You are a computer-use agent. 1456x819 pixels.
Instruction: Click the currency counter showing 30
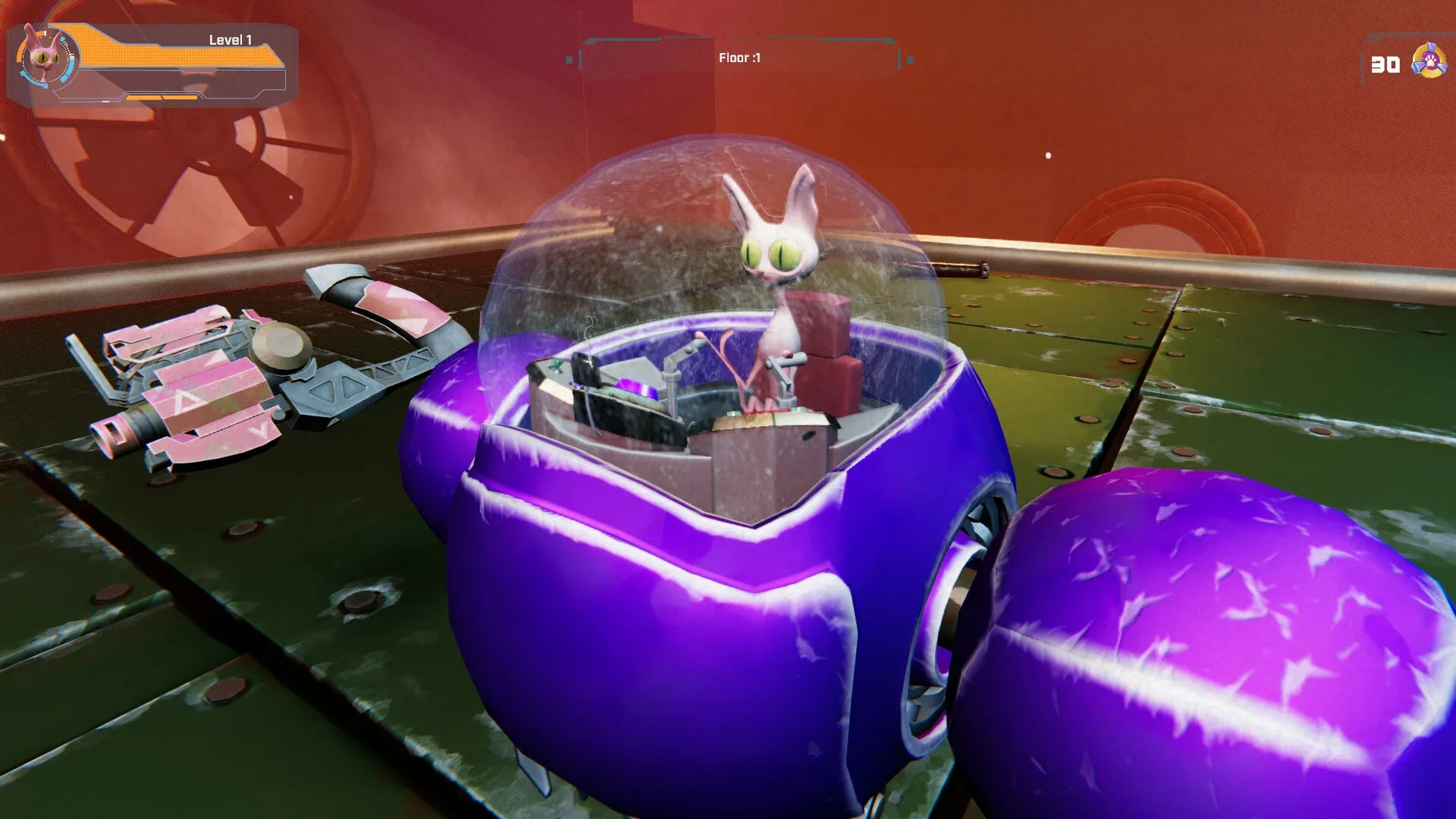1385,62
